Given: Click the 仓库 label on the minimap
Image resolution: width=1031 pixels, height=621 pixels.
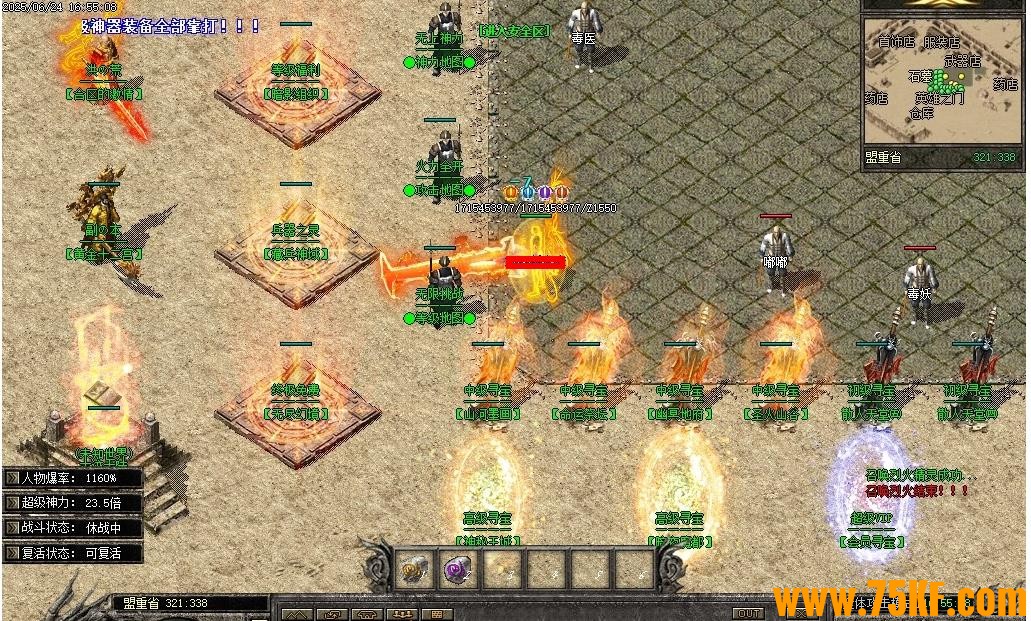Looking at the screenshot, I should (921, 113).
